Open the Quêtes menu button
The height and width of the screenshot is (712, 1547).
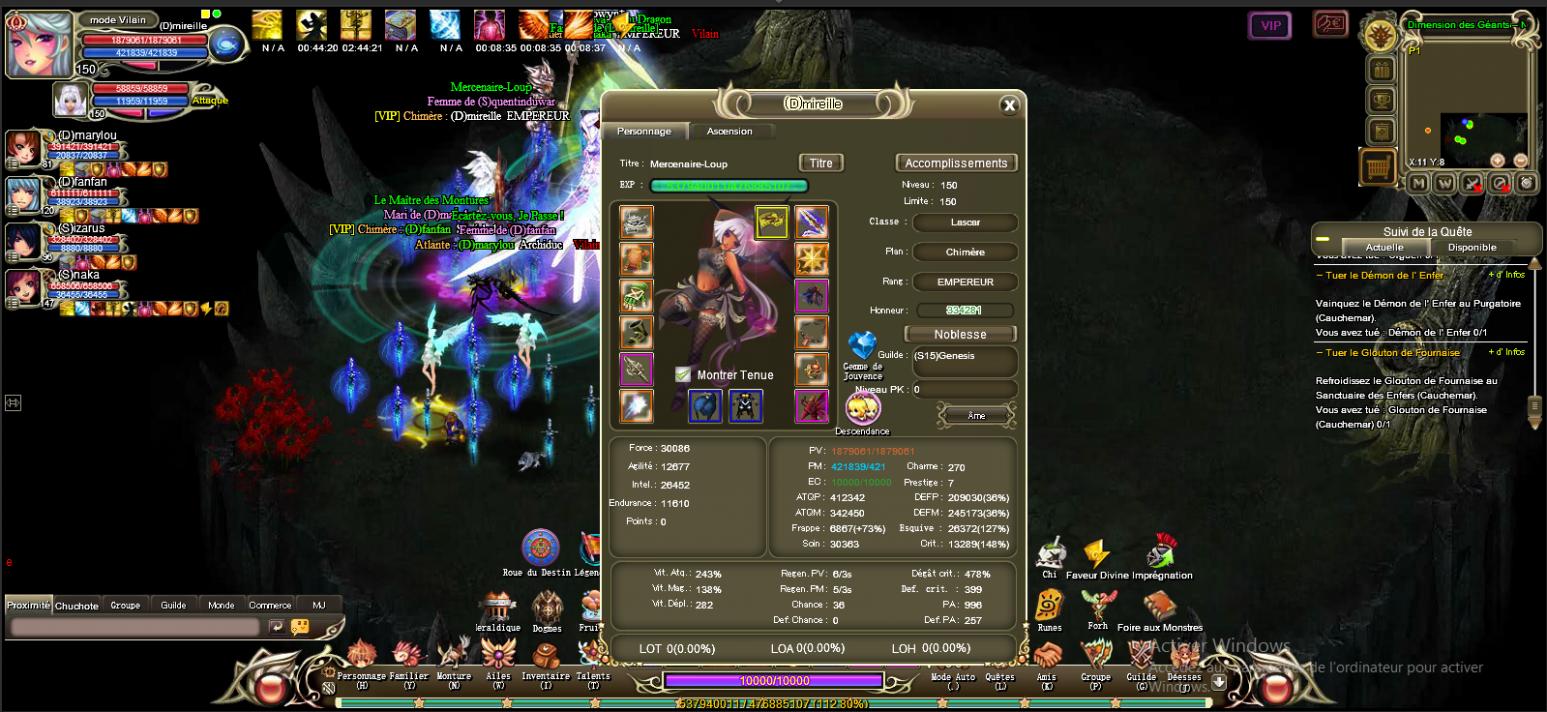[x=1000, y=661]
